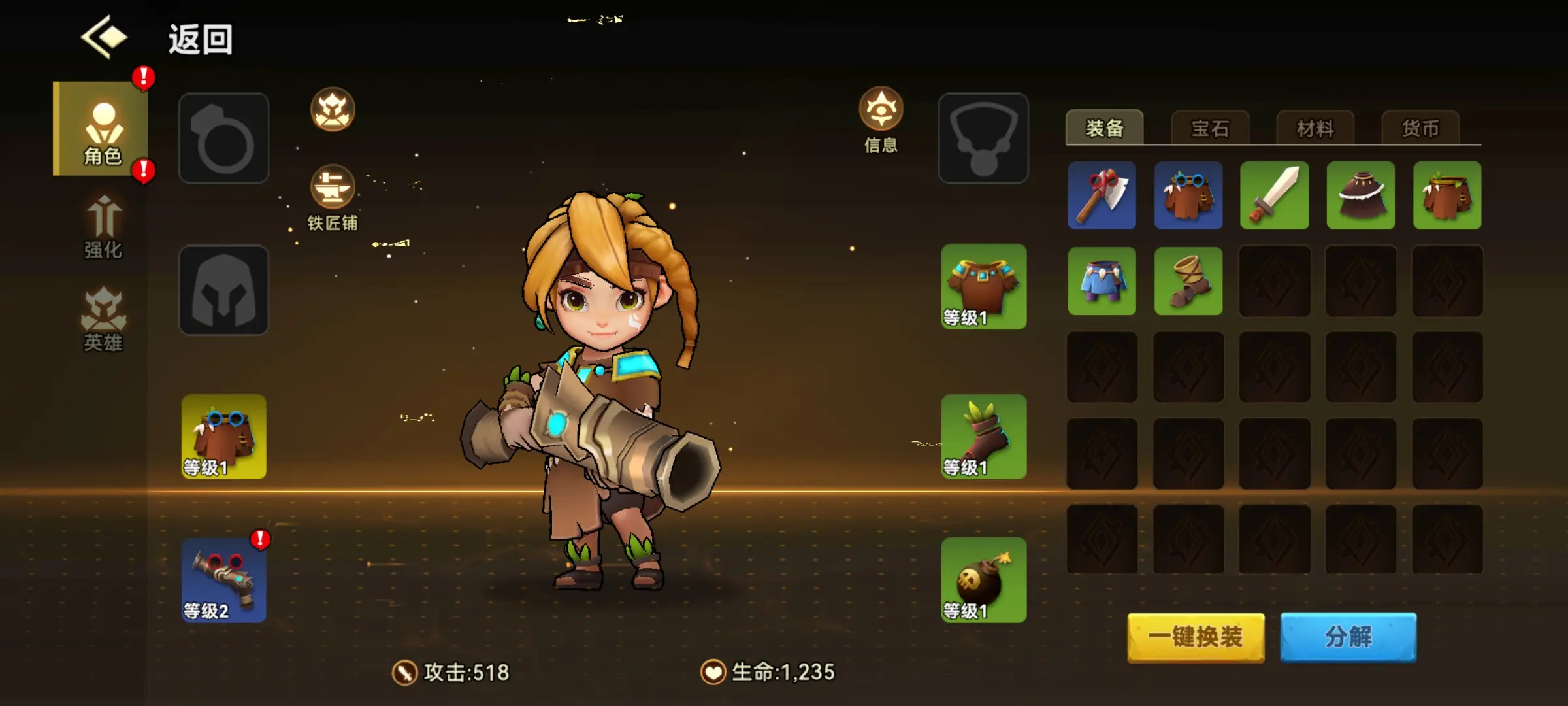Open the 货币 currency tab
The height and width of the screenshot is (706, 1568).
(x=1420, y=128)
